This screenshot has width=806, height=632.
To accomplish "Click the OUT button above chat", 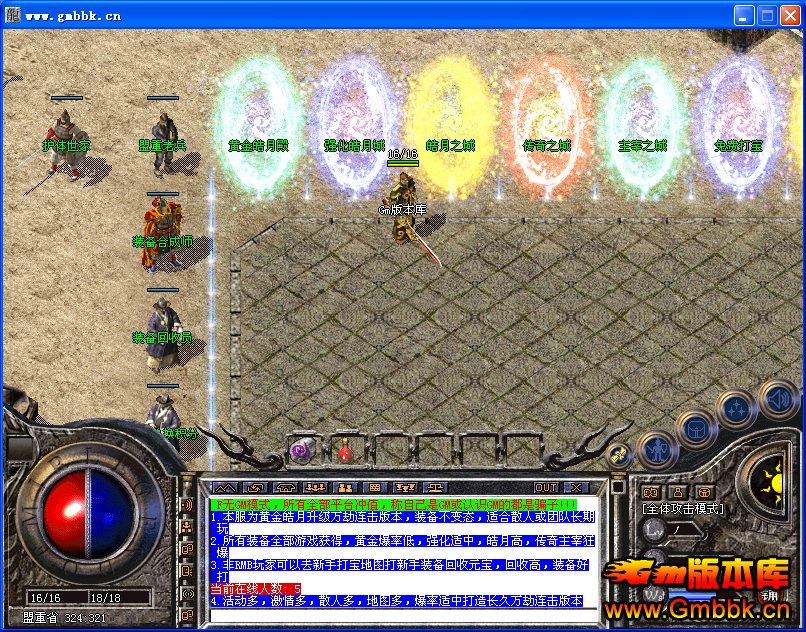I will point(546,487).
